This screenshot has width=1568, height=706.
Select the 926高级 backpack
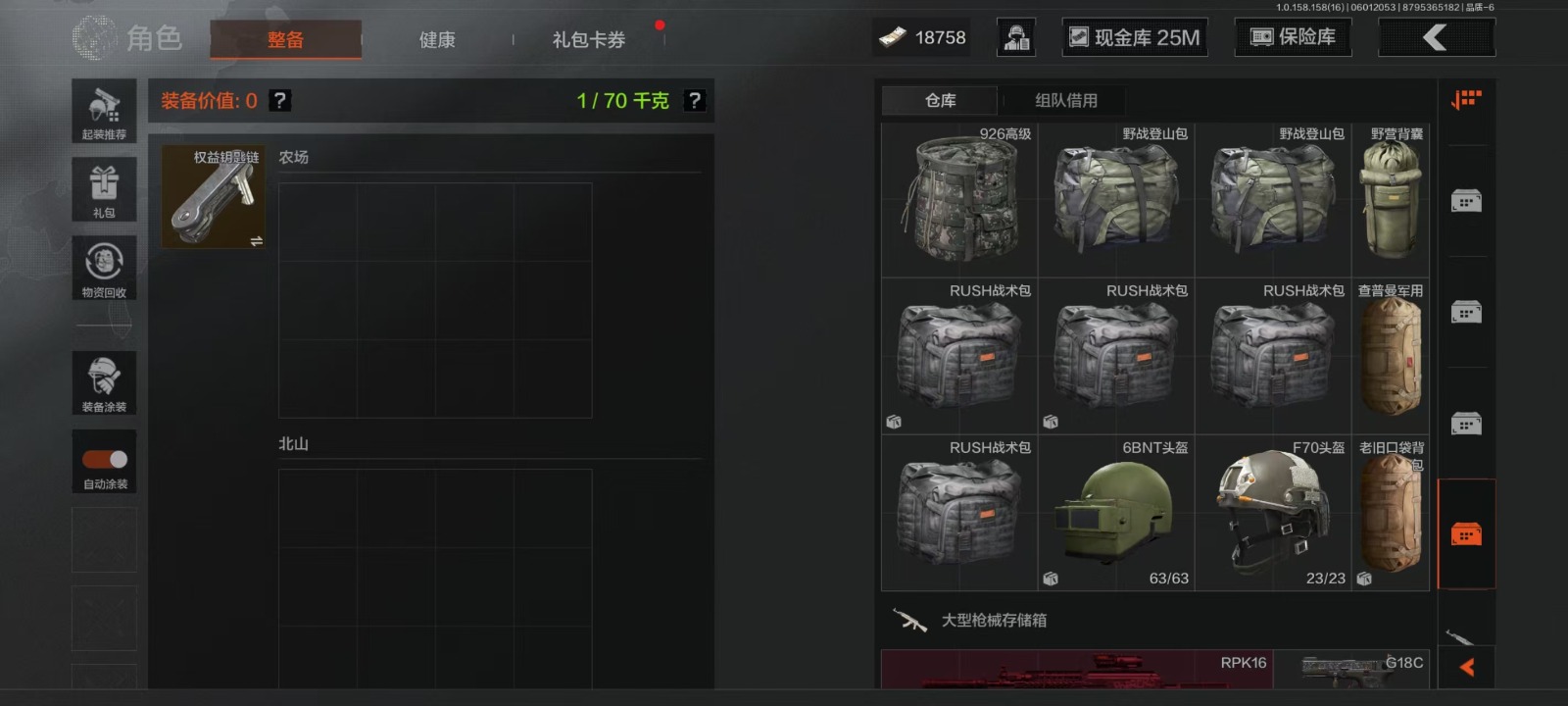[959, 200]
